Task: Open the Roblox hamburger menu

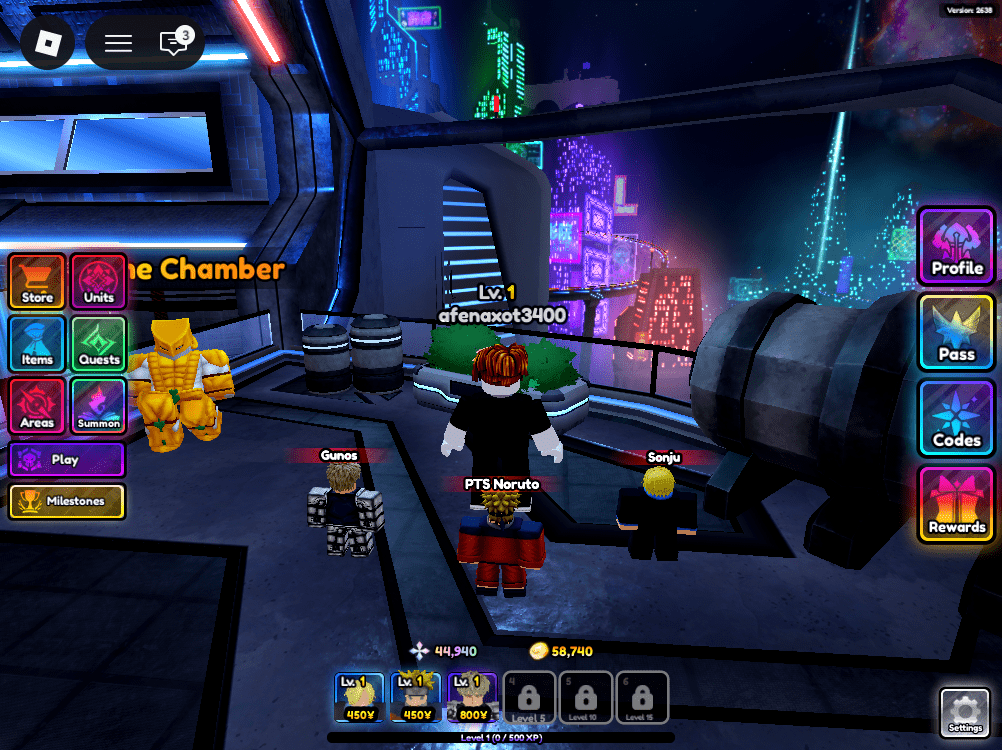Action: (119, 43)
